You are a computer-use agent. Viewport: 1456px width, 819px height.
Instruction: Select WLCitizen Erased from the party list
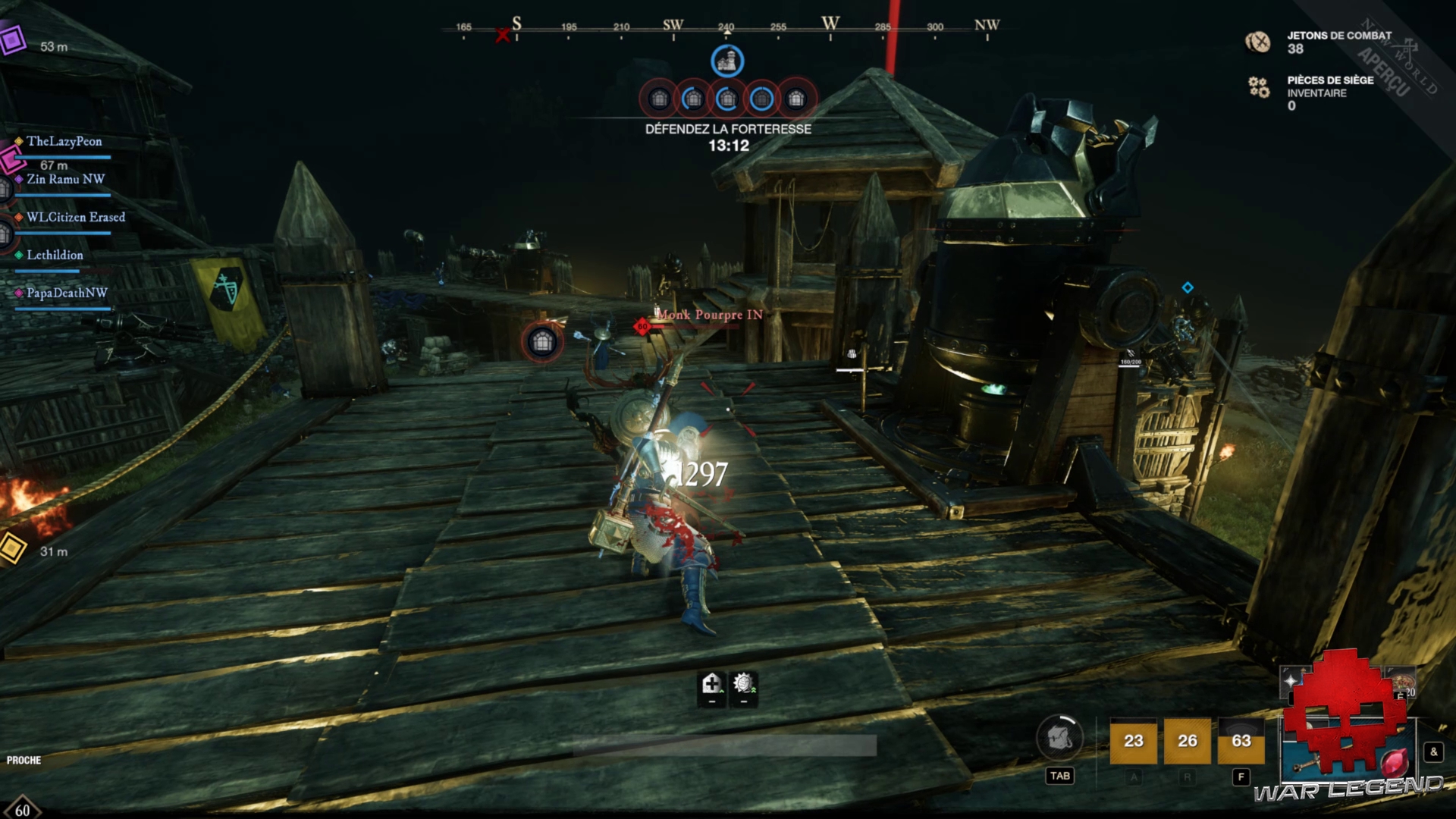pos(75,218)
